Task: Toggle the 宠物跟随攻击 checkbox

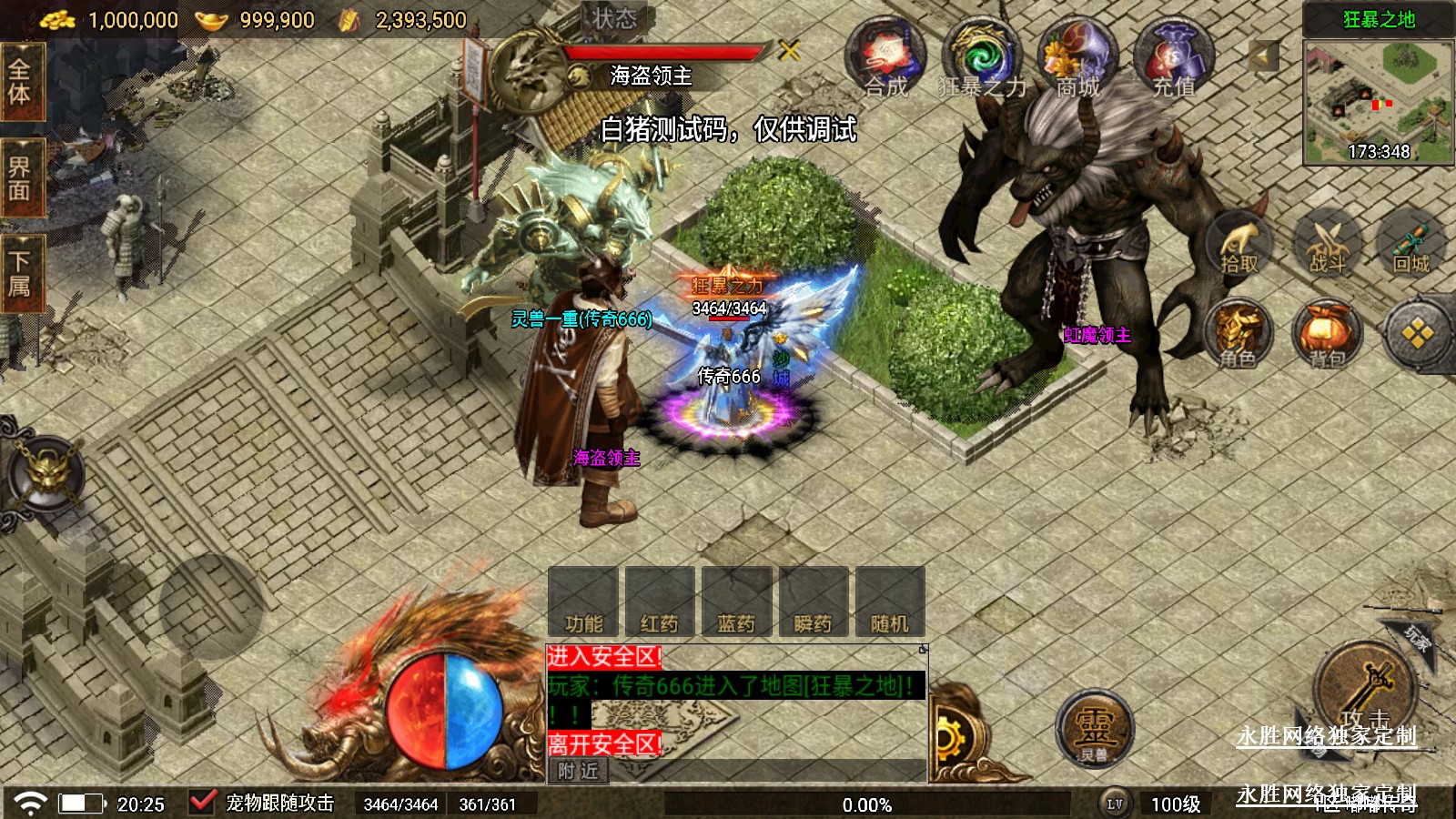Action: [x=201, y=803]
